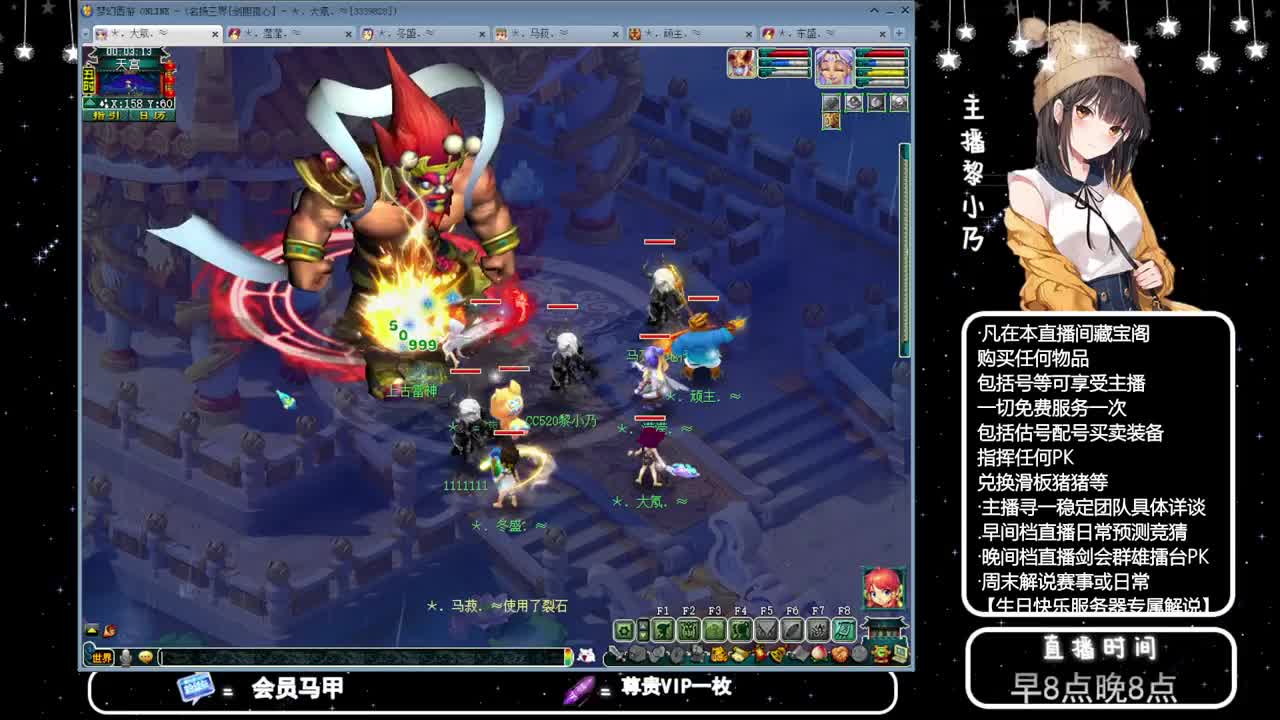Click the up arrow of the skill bar stepper

coord(642,624)
